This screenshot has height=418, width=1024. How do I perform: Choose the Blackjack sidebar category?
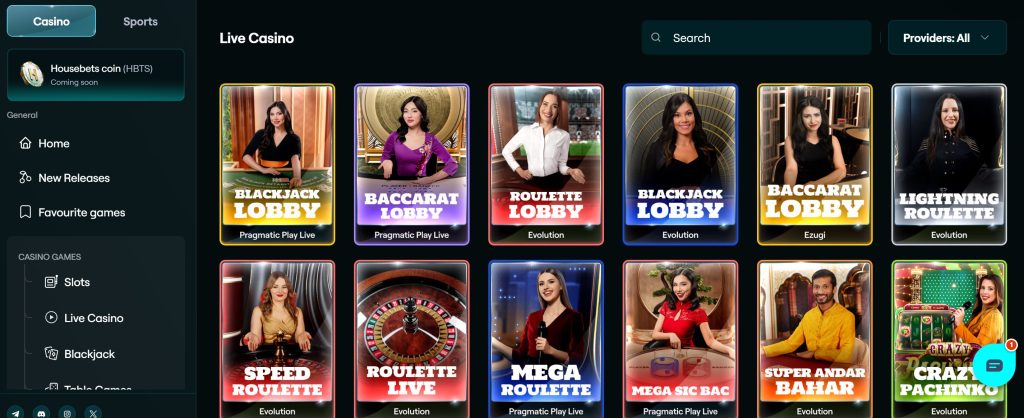pyautogui.click(x=89, y=354)
